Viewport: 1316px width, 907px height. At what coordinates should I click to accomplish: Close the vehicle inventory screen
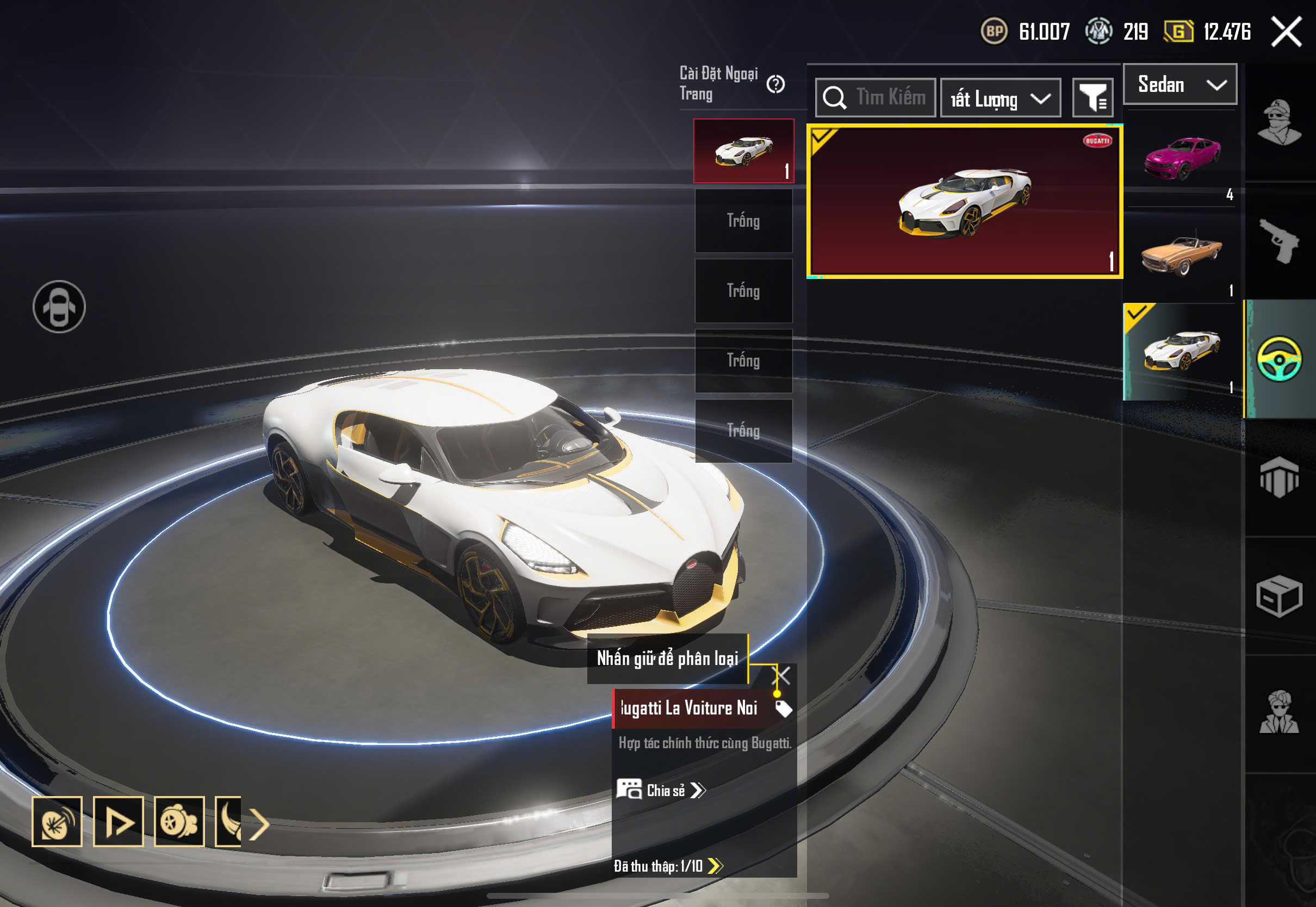1287,32
